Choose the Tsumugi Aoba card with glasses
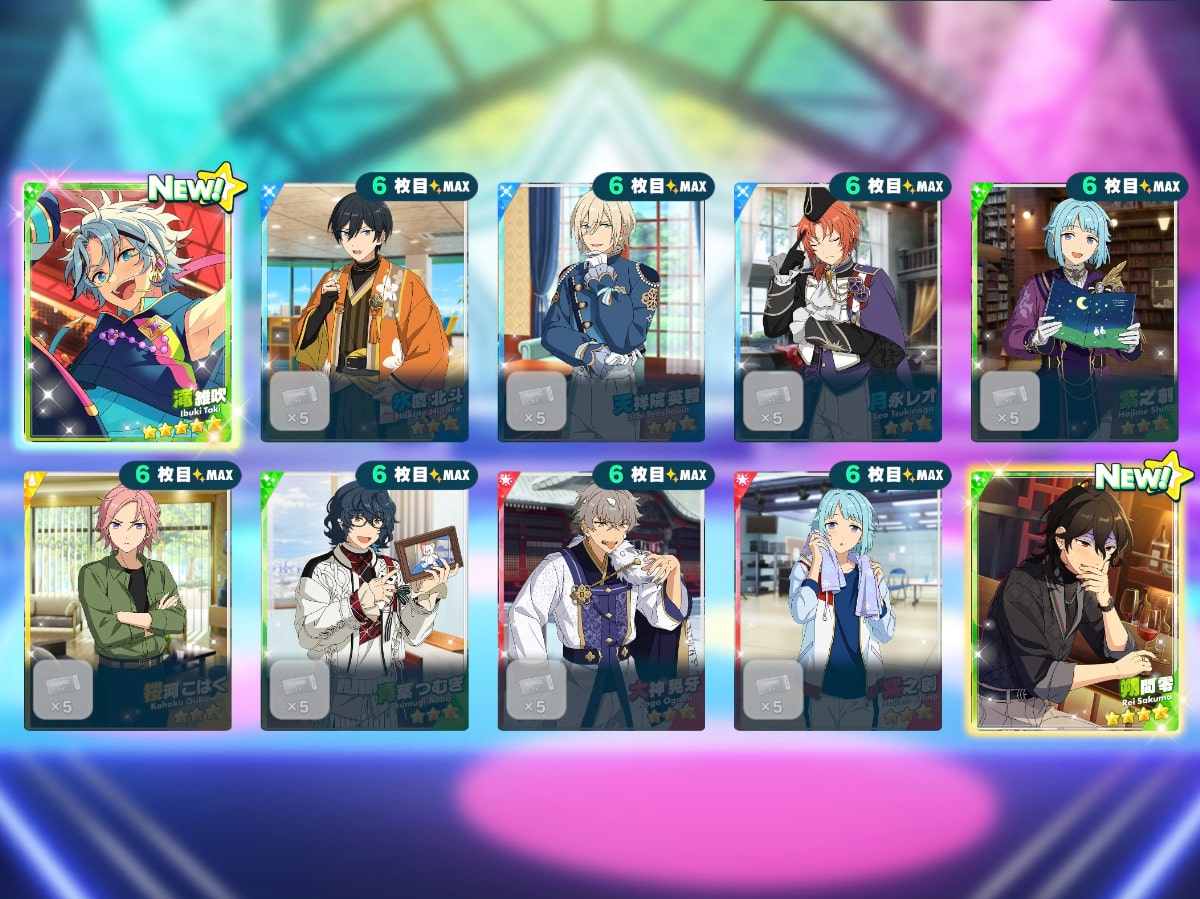The image size is (1200, 899). (364, 600)
